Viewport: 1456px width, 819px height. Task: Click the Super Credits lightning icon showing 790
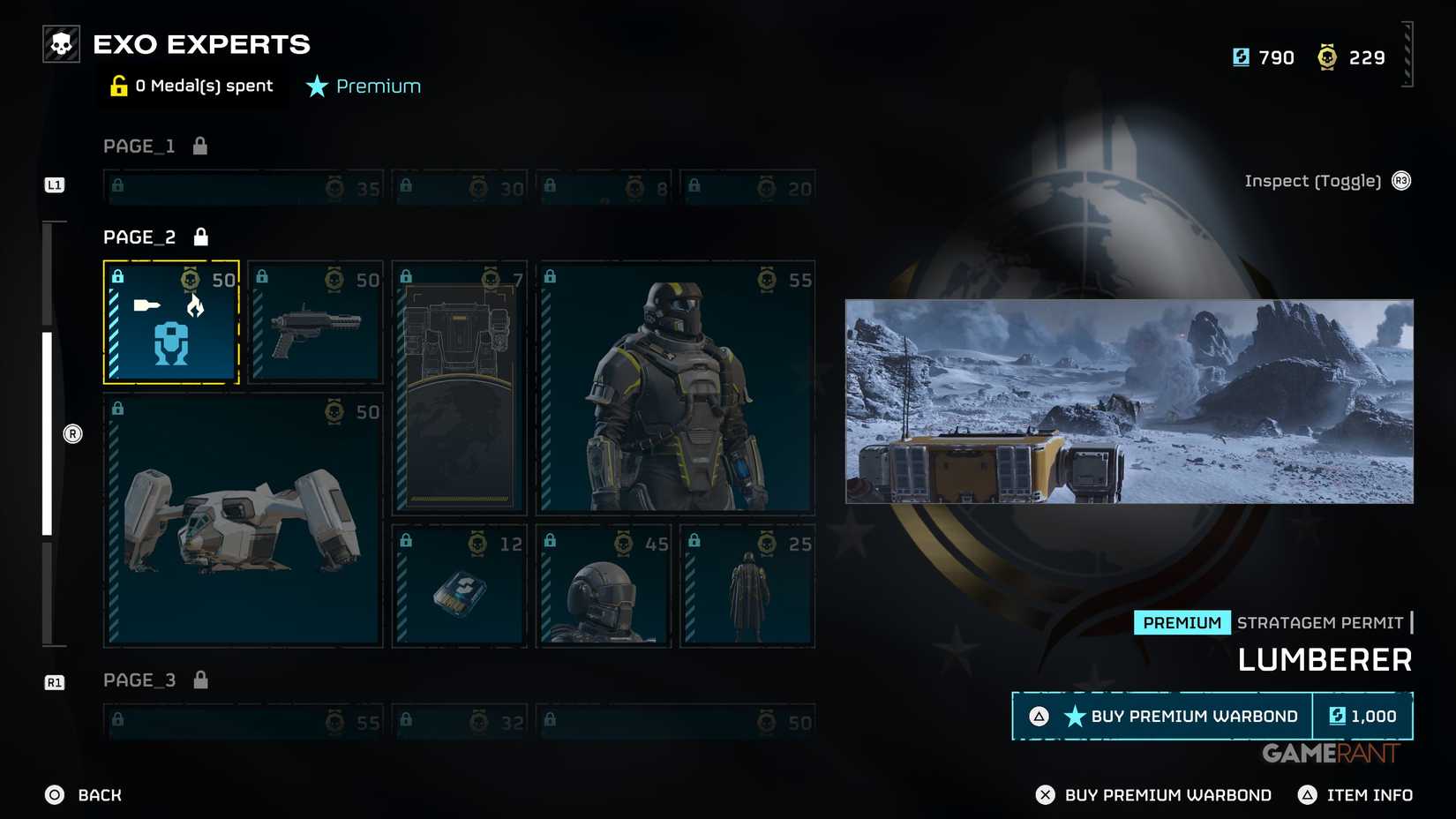(1242, 56)
